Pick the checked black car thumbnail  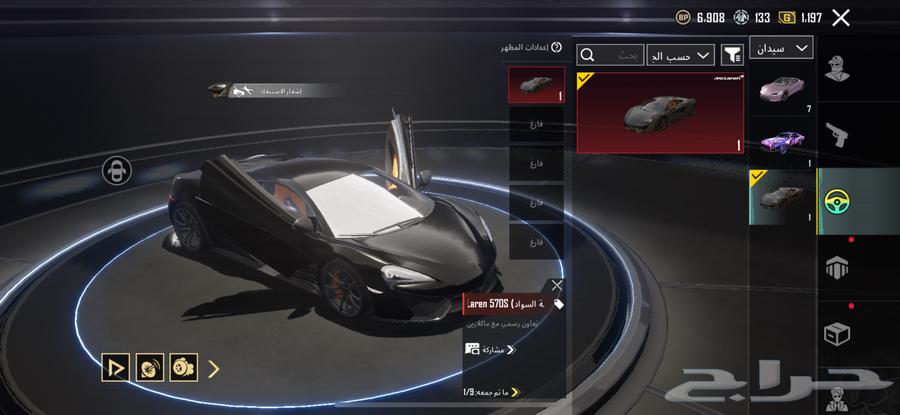(x=781, y=197)
